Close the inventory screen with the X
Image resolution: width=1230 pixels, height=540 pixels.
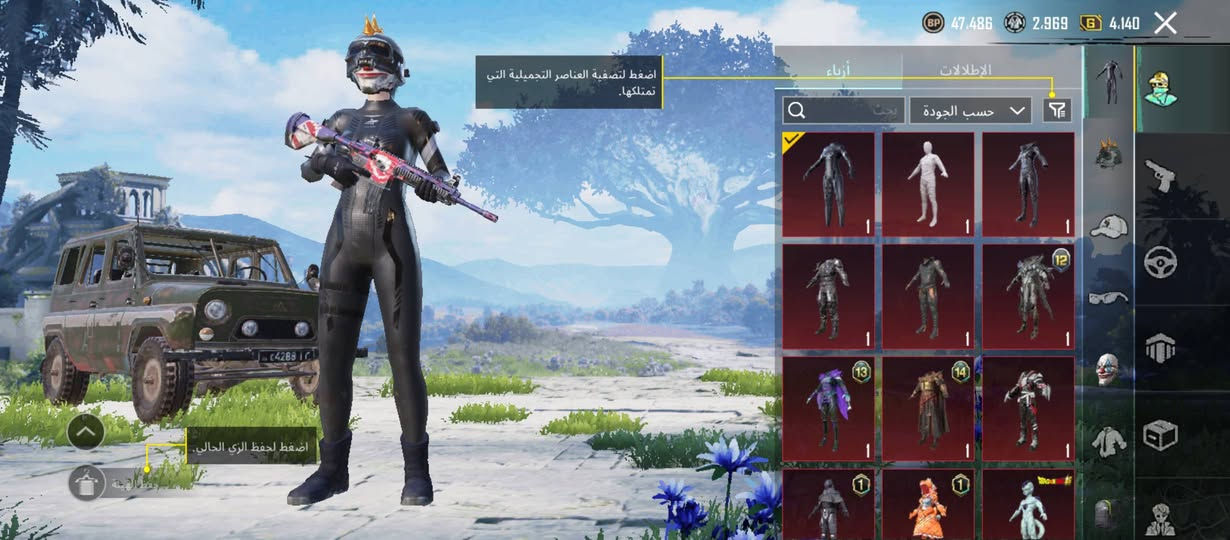point(1165,23)
